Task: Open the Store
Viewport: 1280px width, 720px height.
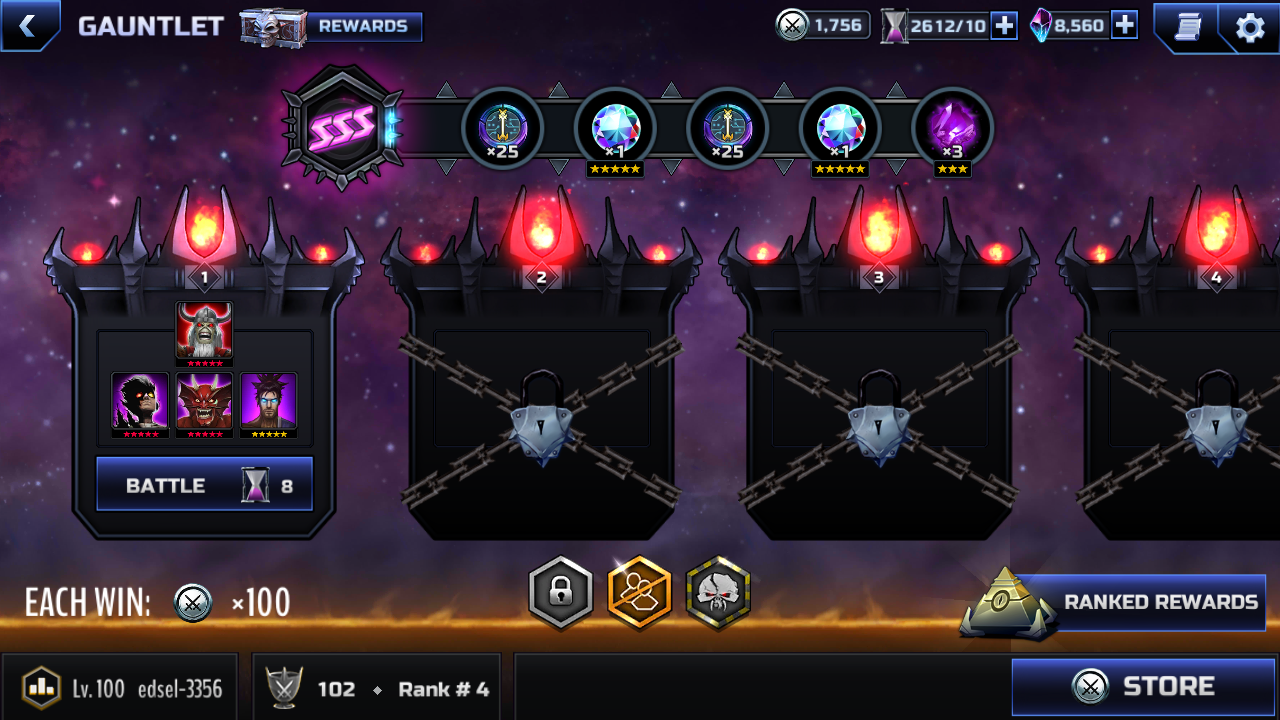Action: tap(1144, 686)
